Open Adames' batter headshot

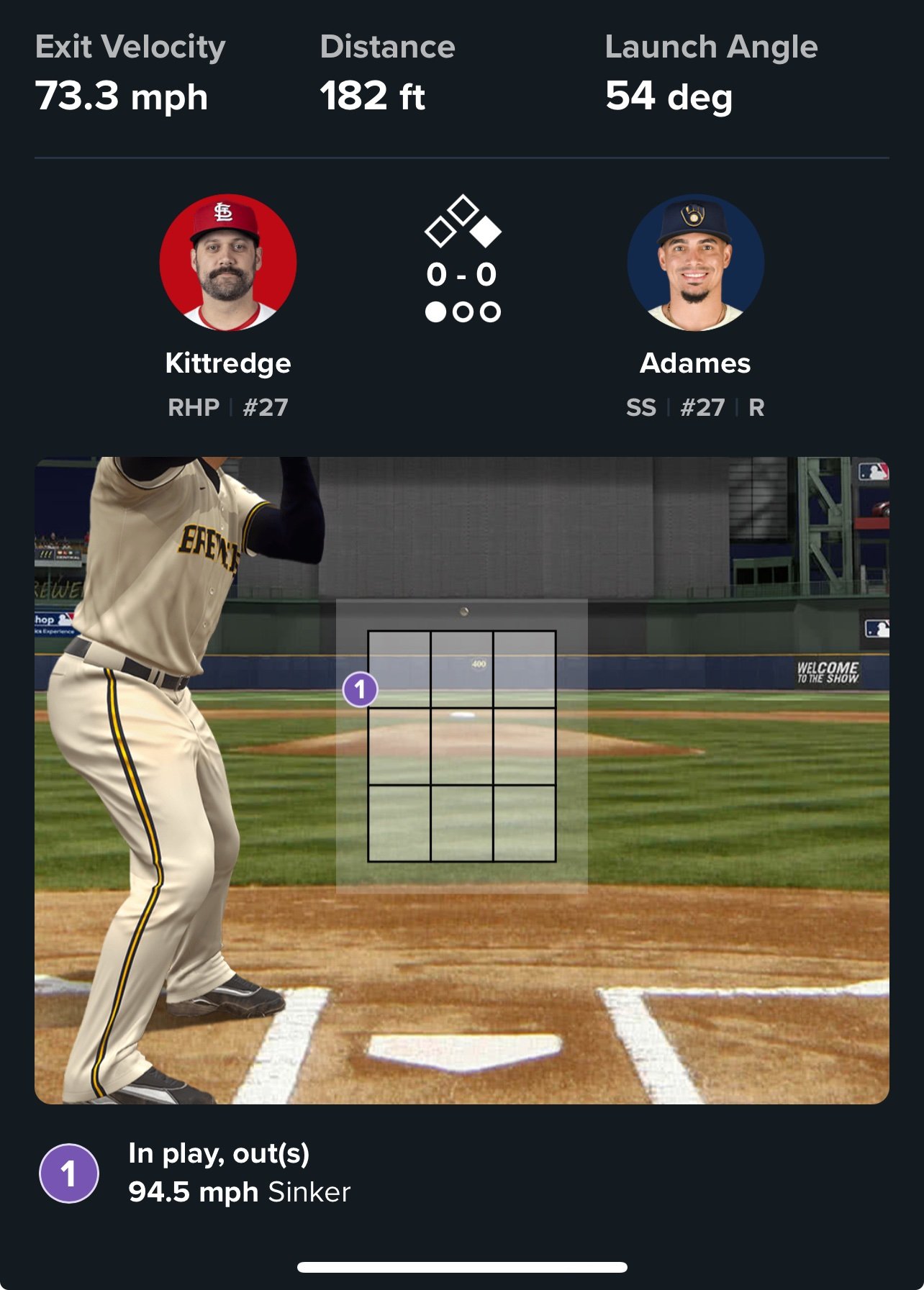pyautogui.click(x=695, y=263)
